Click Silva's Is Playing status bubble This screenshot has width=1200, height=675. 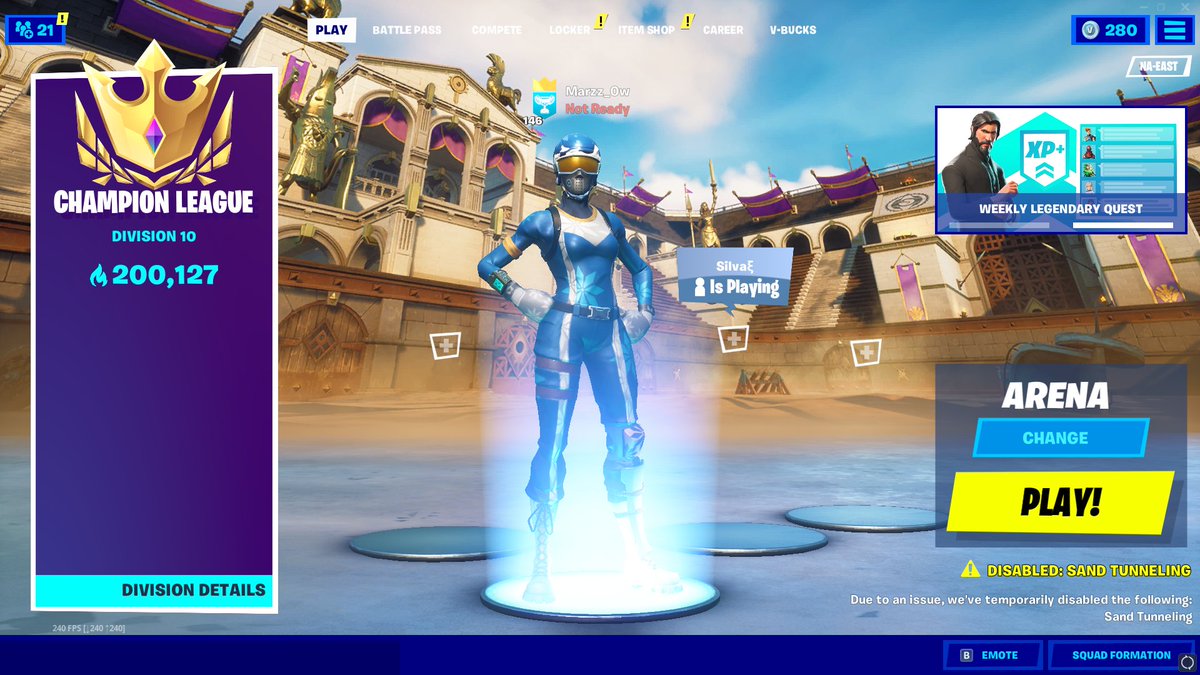tap(735, 279)
